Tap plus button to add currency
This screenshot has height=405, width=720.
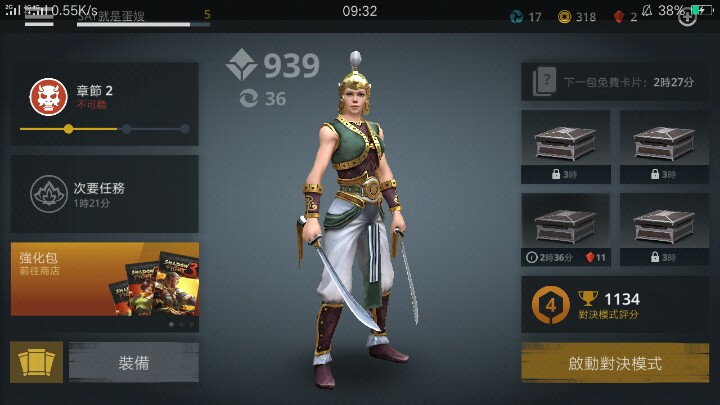[x=687, y=17]
